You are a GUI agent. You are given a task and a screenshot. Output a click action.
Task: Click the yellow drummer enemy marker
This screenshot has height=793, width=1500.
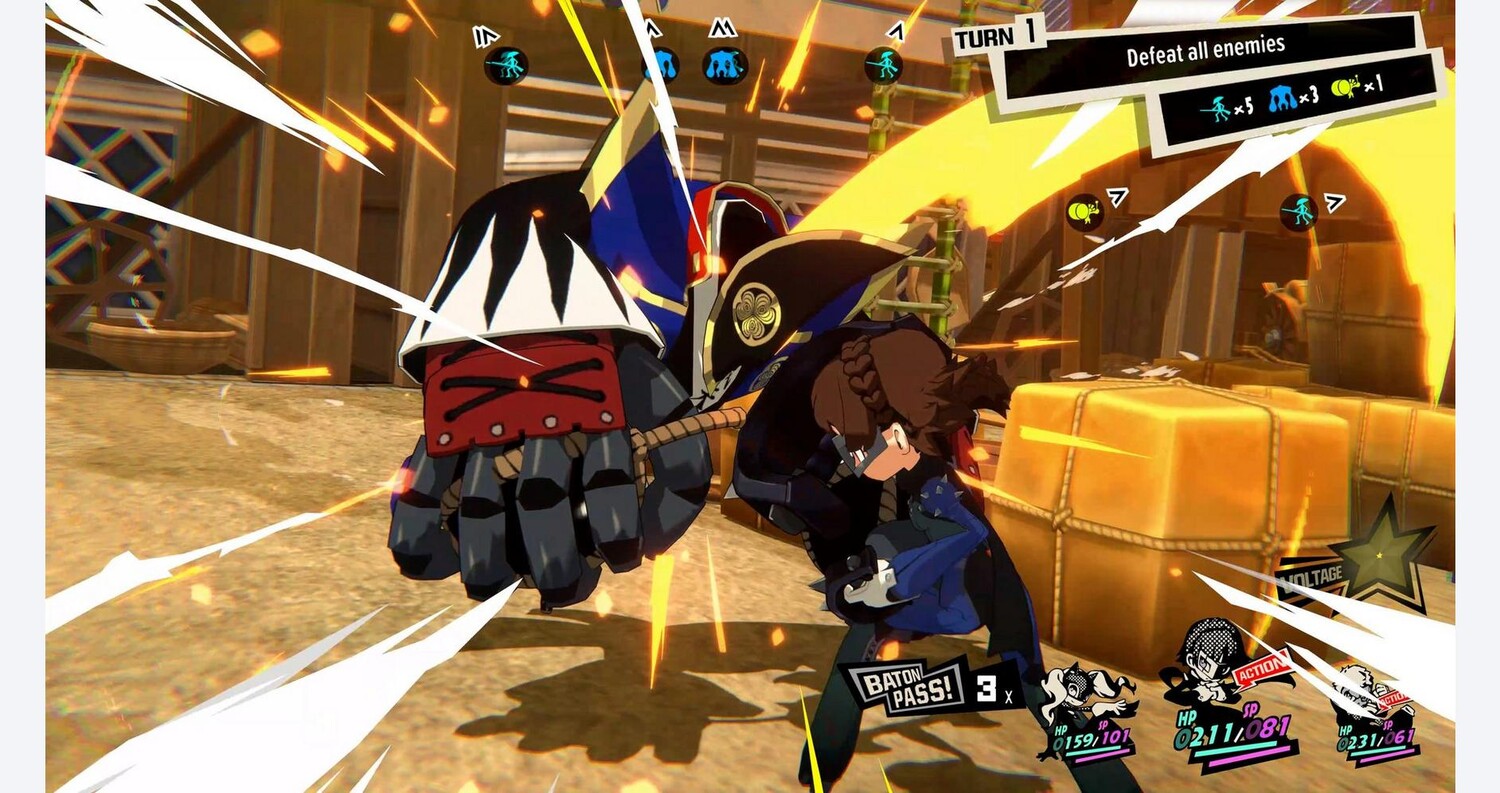coord(1083,212)
